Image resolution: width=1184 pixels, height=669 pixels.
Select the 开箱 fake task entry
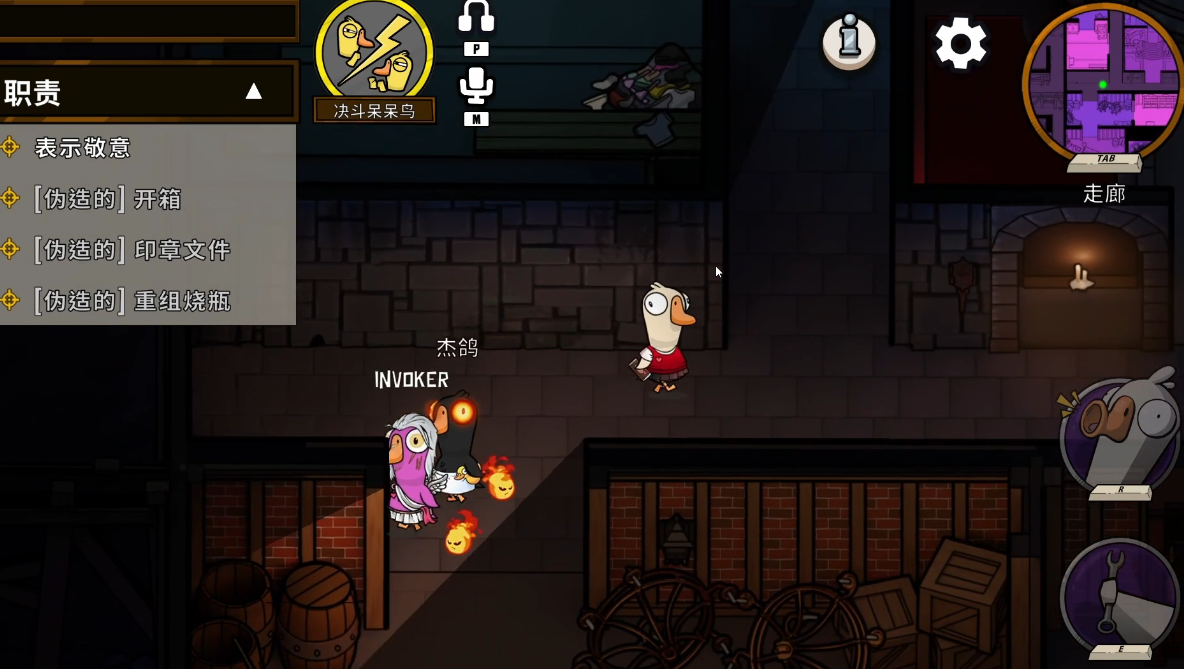coord(107,199)
